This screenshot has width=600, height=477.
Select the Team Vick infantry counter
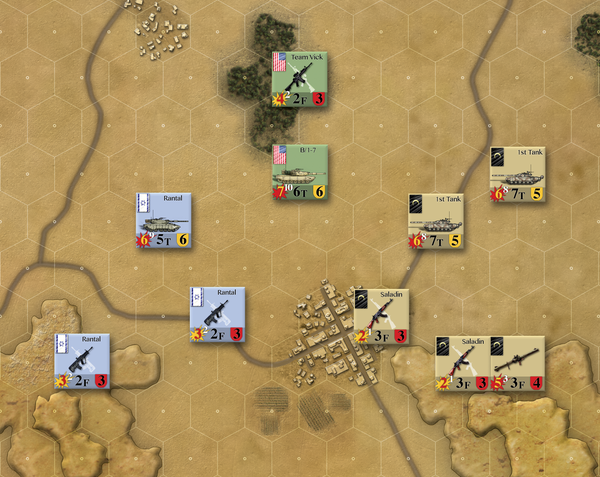[301, 79]
